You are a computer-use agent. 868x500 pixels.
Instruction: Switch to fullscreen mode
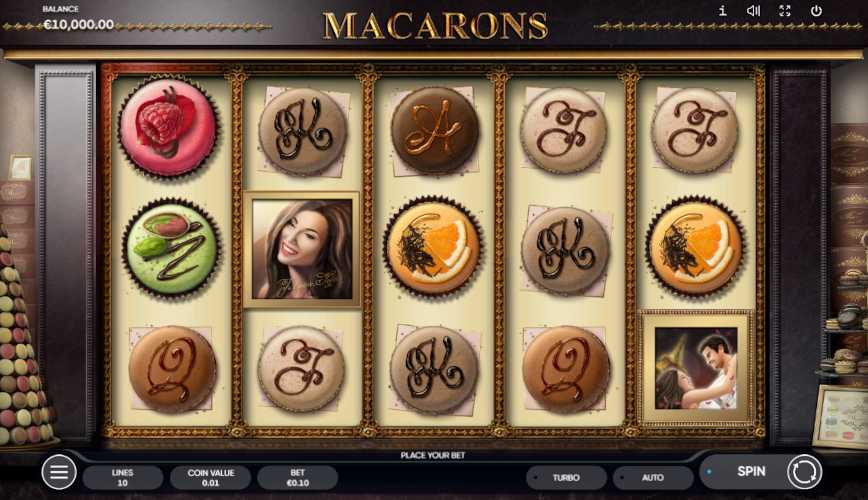tap(785, 11)
